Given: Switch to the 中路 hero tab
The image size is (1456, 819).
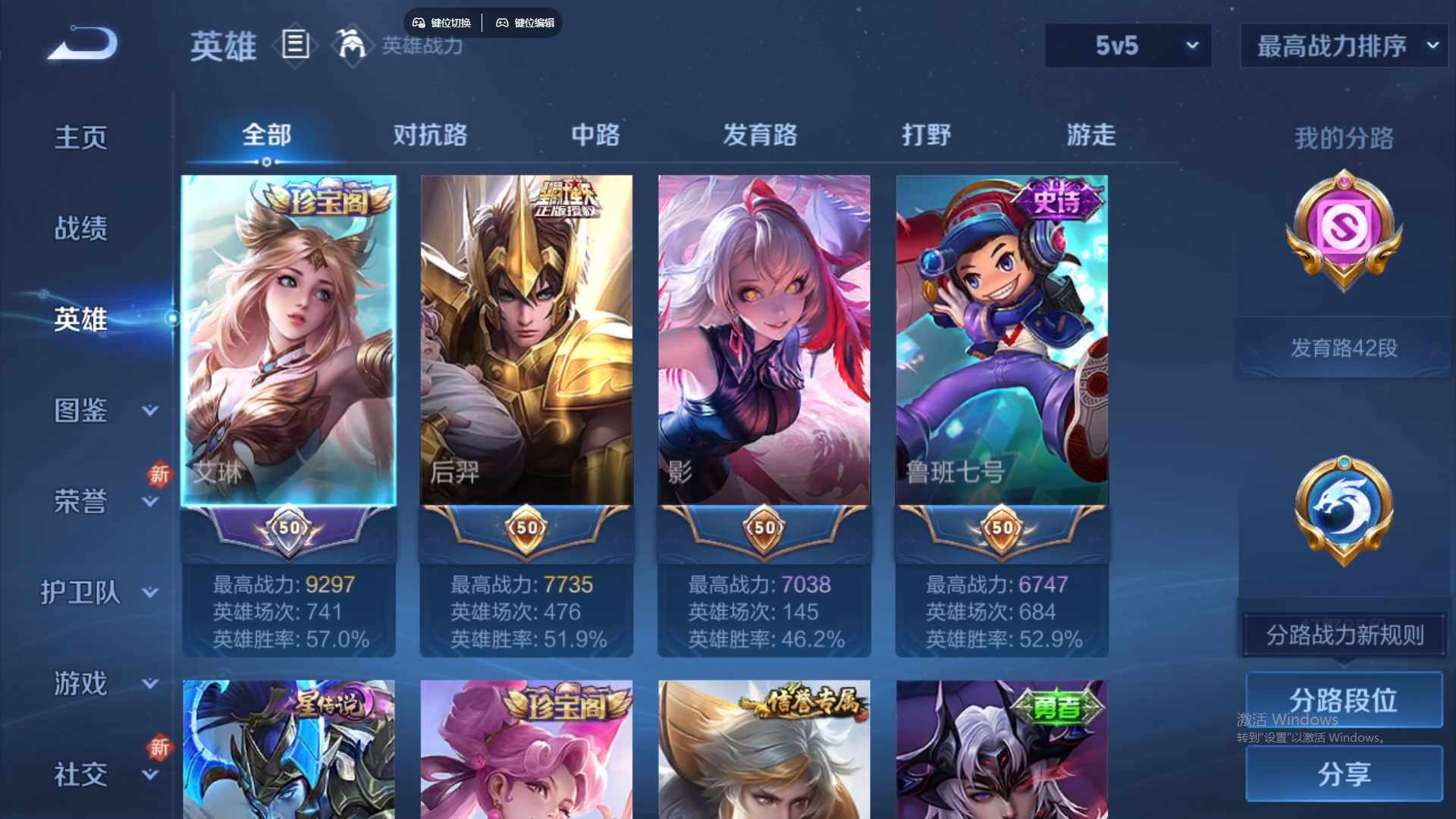Looking at the screenshot, I should [595, 136].
